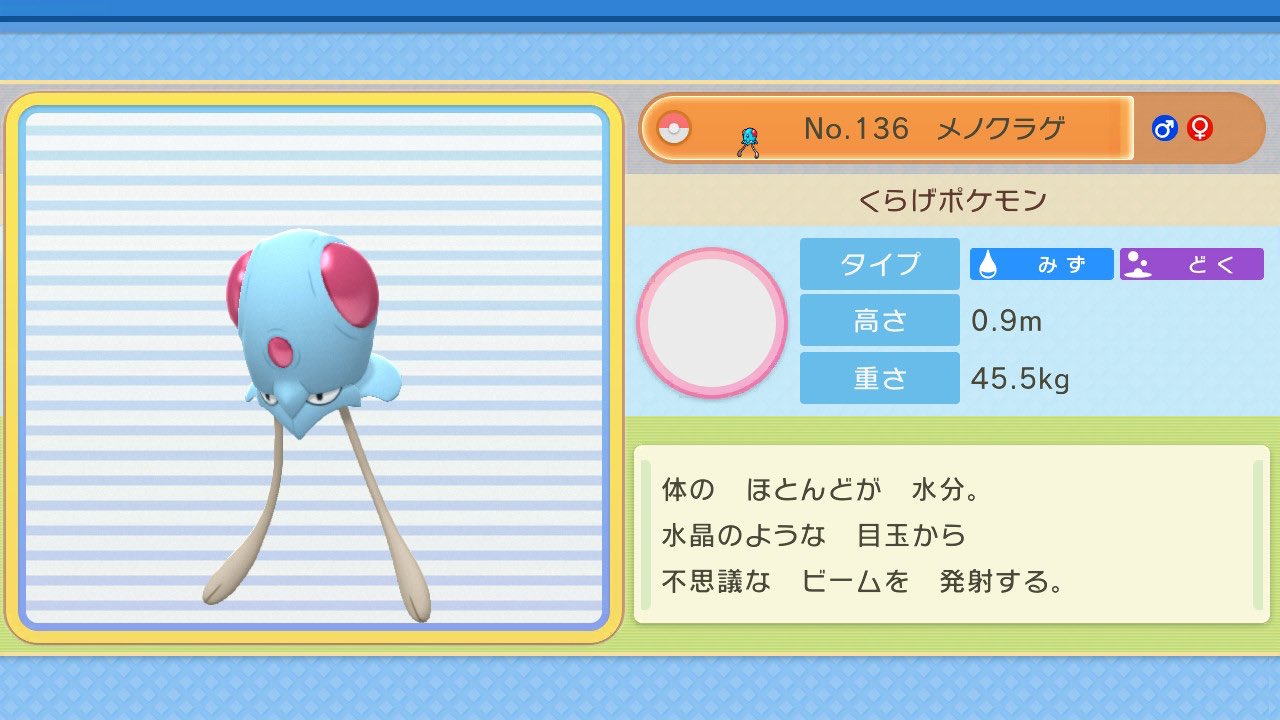Click the 45.5kg weight value

(x=1011, y=378)
